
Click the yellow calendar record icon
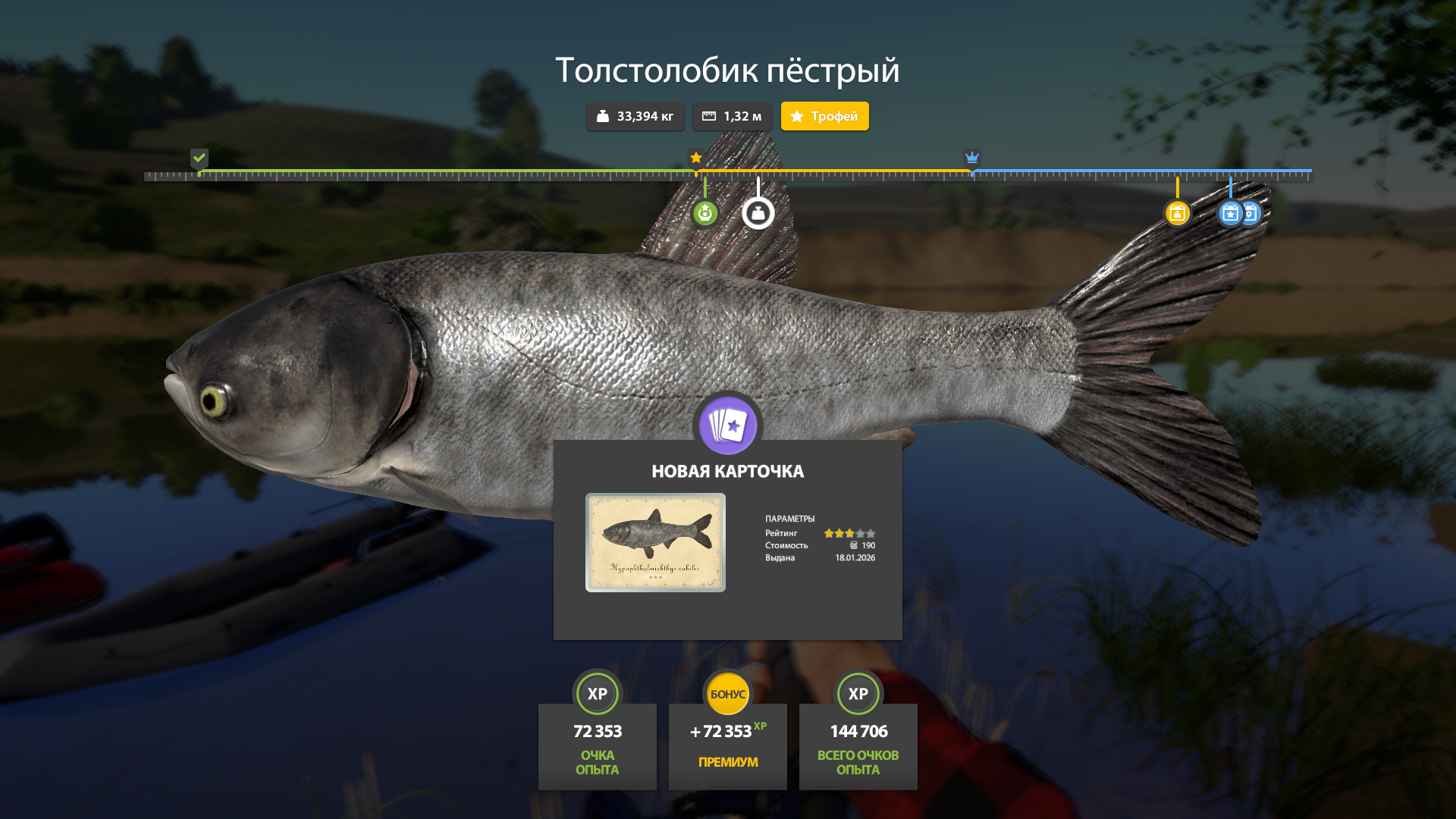(x=1178, y=215)
